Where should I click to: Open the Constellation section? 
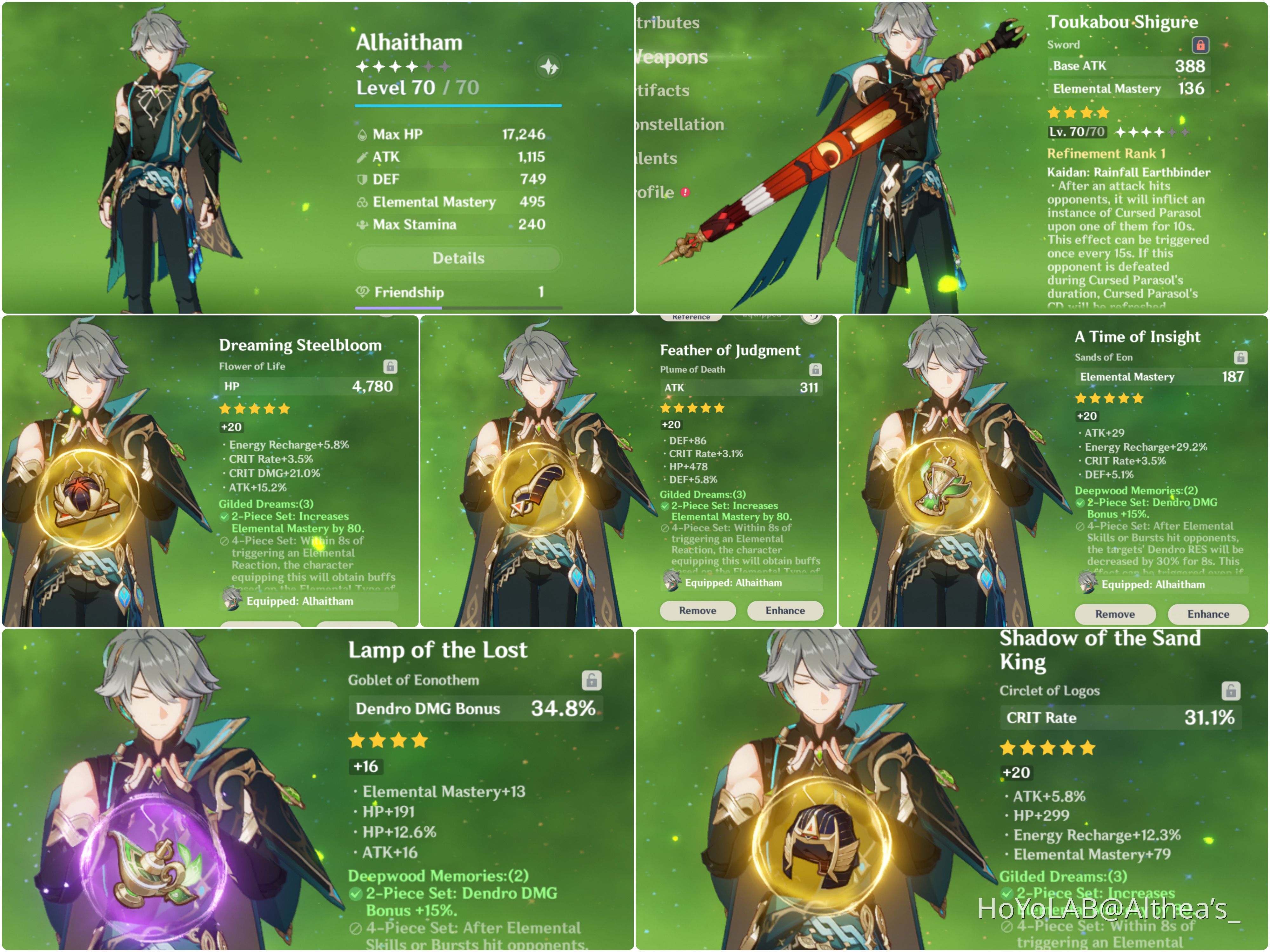678,124
